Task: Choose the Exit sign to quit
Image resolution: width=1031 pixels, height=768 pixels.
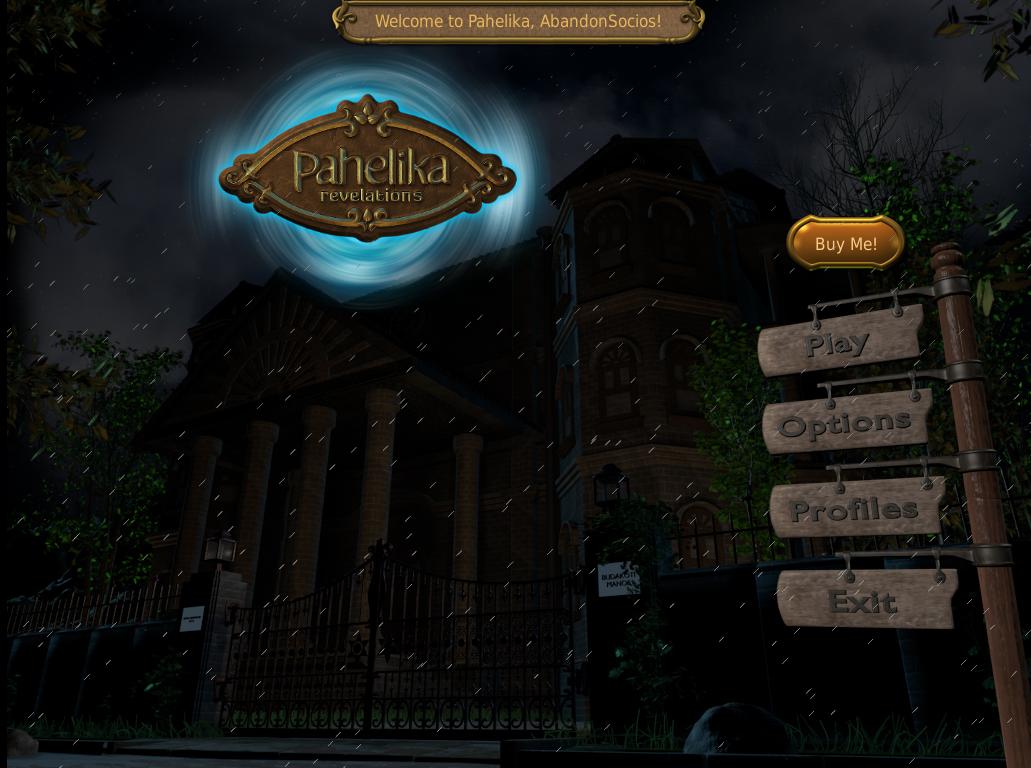Action: [x=864, y=600]
